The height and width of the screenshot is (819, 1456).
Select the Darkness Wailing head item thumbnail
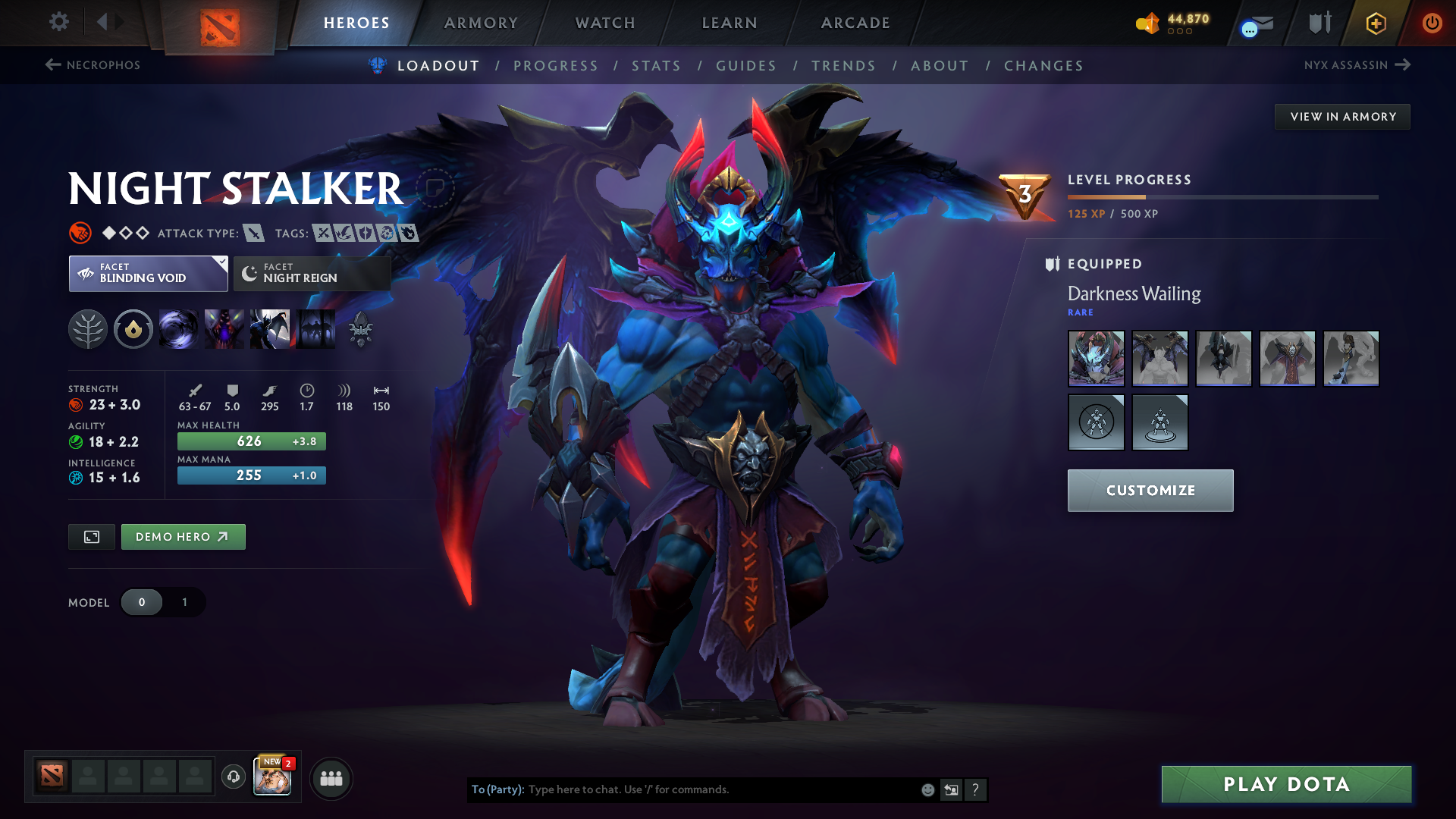click(x=1096, y=358)
